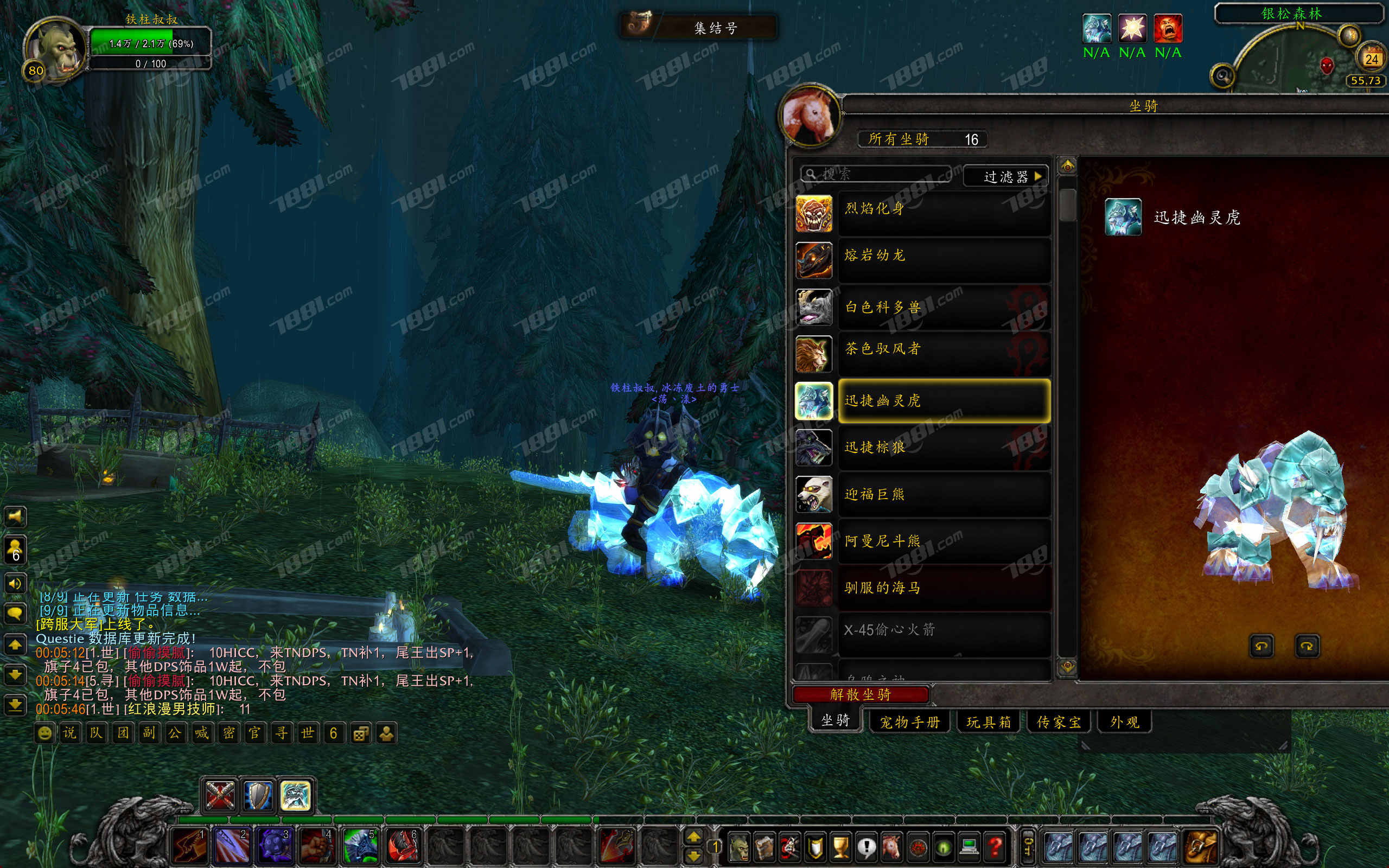Open the 过滤器 filter dropdown
The height and width of the screenshot is (868, 1389).
tap(1005, 176)
